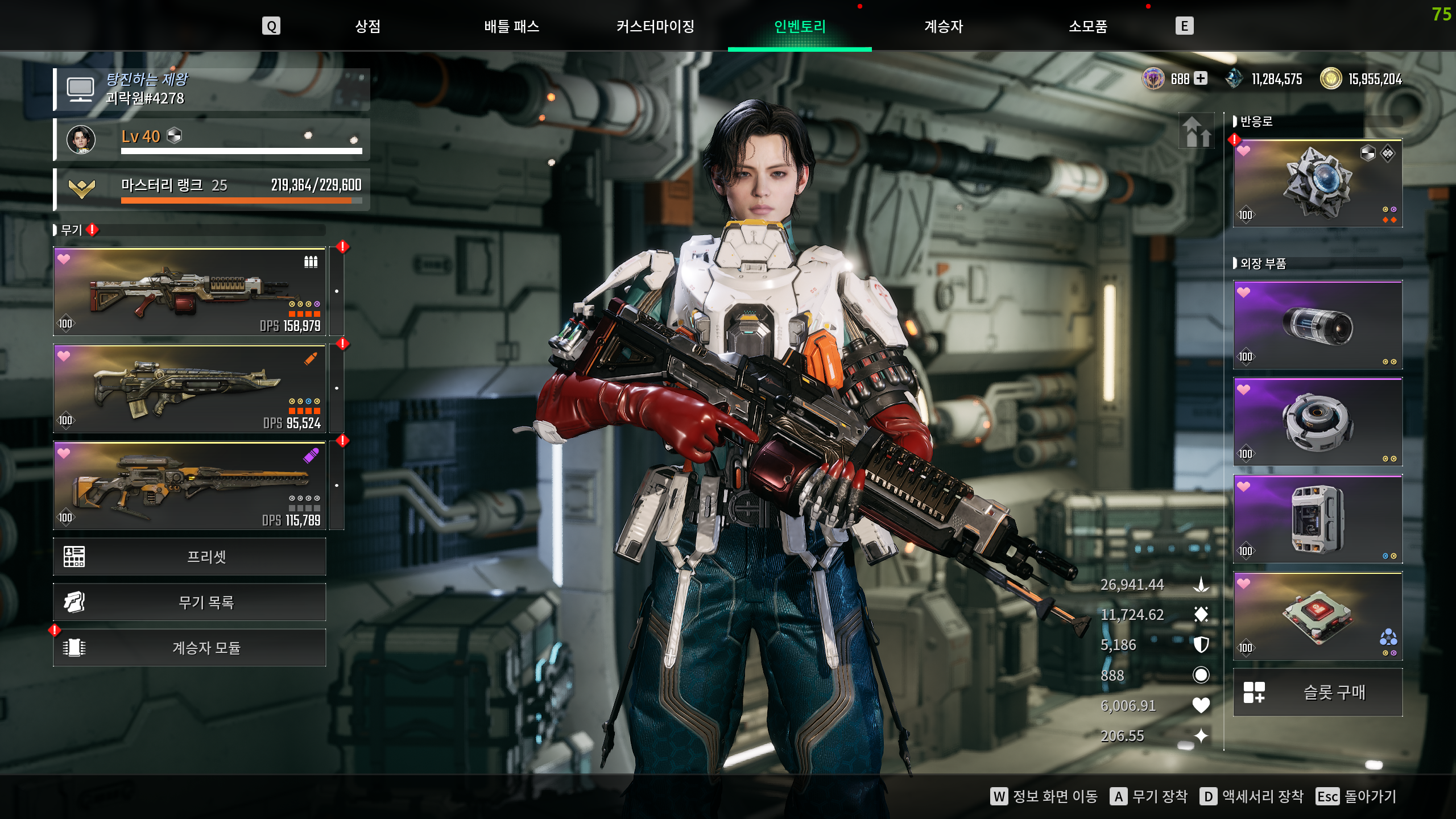1456x819 pixels.
Task: Select the boxy processor external component
Action: pyautogui.click(x=1317, y=519)
